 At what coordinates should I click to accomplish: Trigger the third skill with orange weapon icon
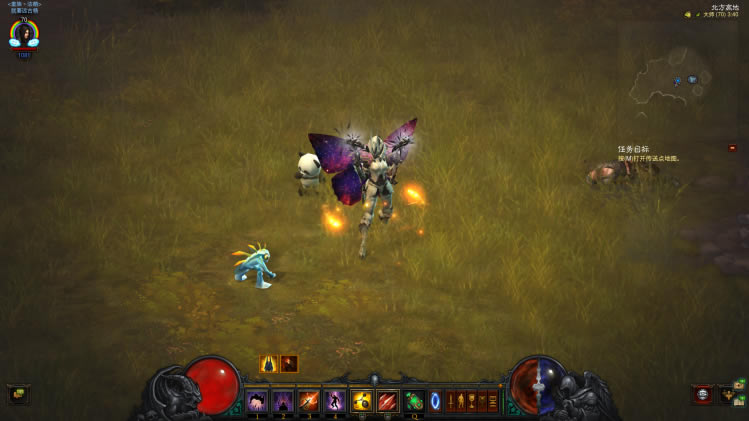308,402
